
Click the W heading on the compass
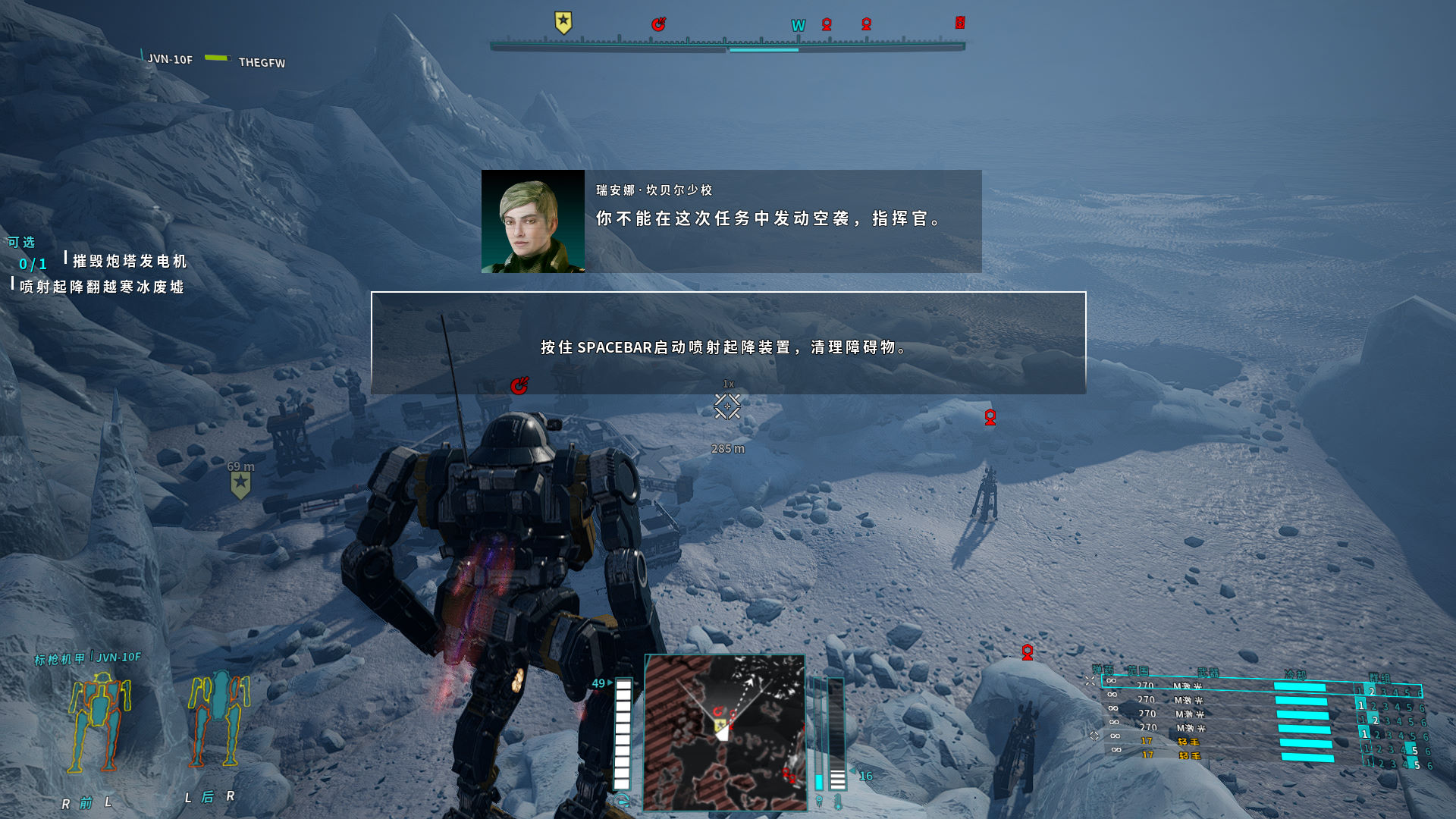click(798, 26)
